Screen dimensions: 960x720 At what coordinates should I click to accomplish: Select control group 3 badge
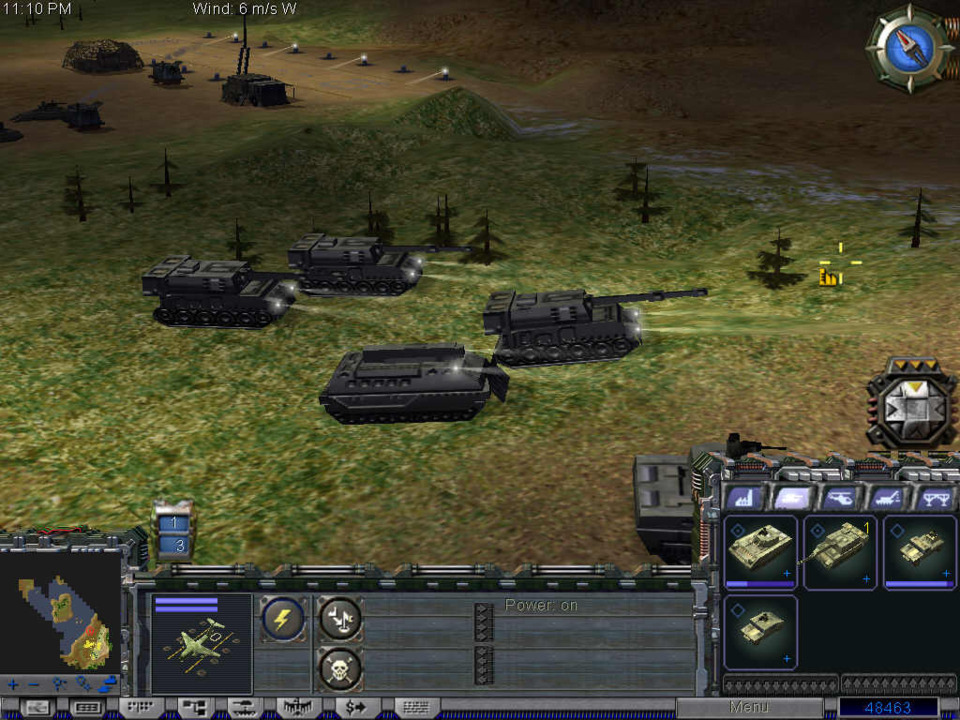[x=174, y=545]
